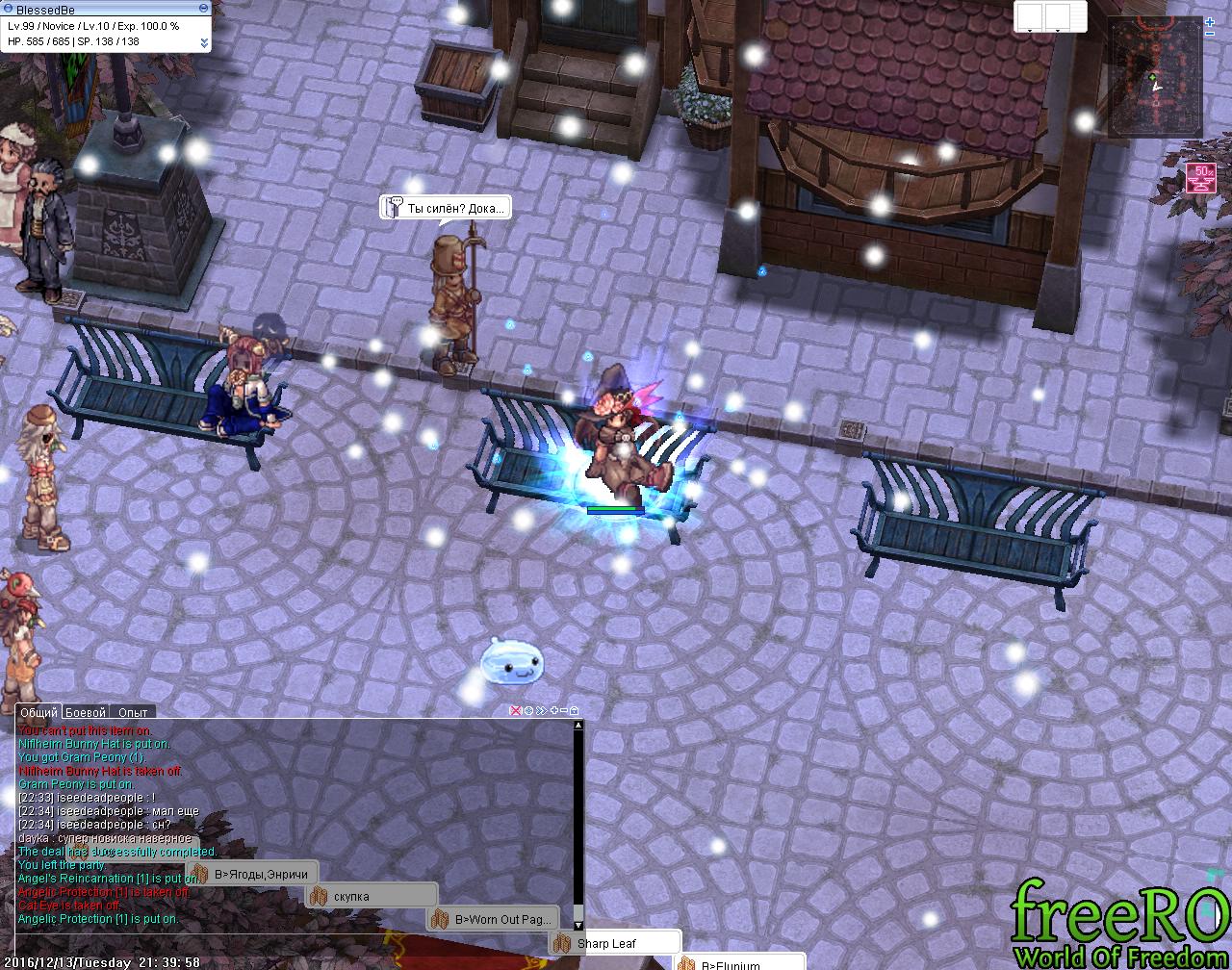1232x970 pixels.
Task: Open the Sharp Leaf vendor shop
Action: click(614, 943)
